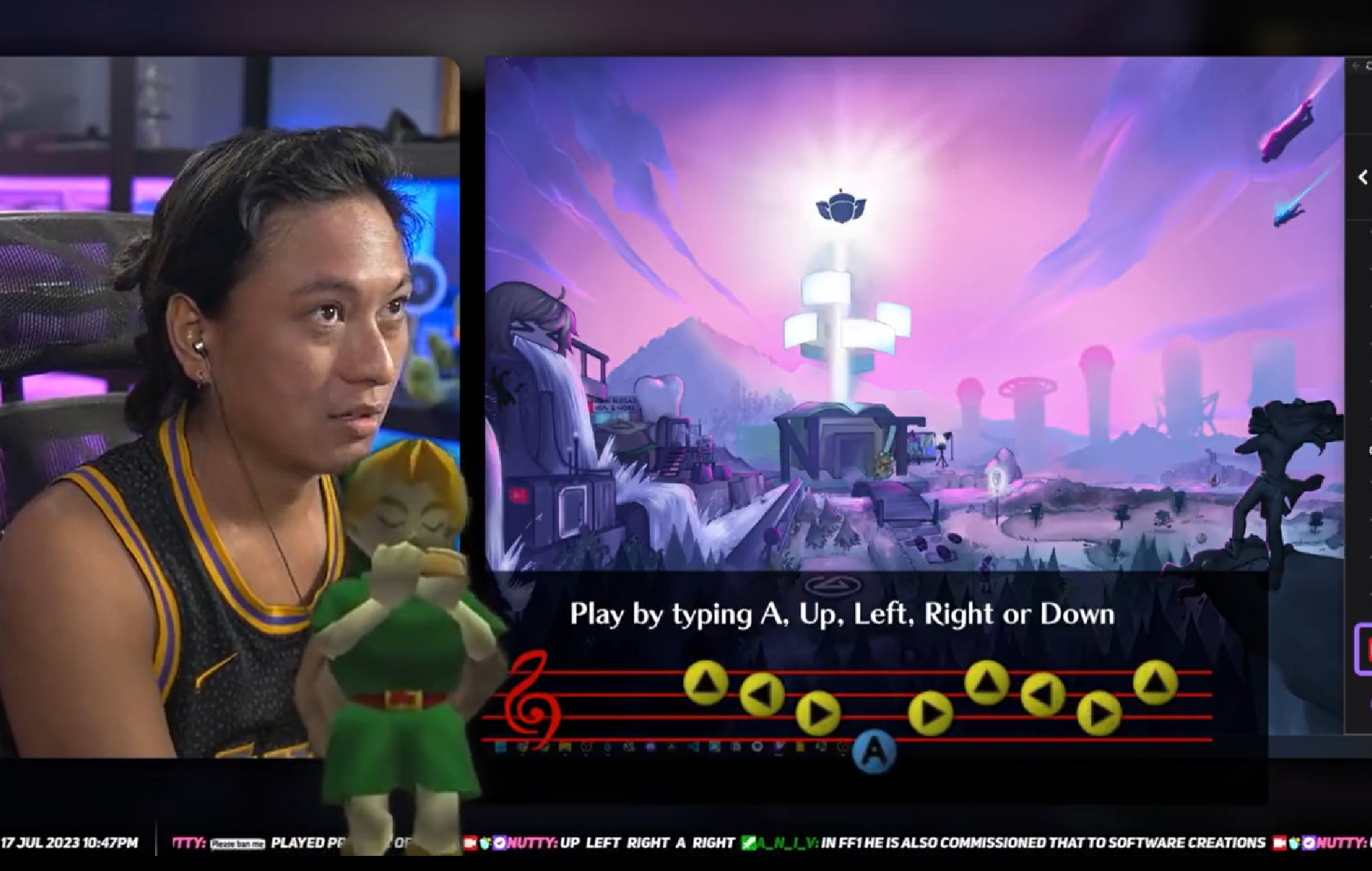The image size is (1372, 871).
Task: Select the verified checkmark beside A_N_I_V
Action: pos(750,843)
